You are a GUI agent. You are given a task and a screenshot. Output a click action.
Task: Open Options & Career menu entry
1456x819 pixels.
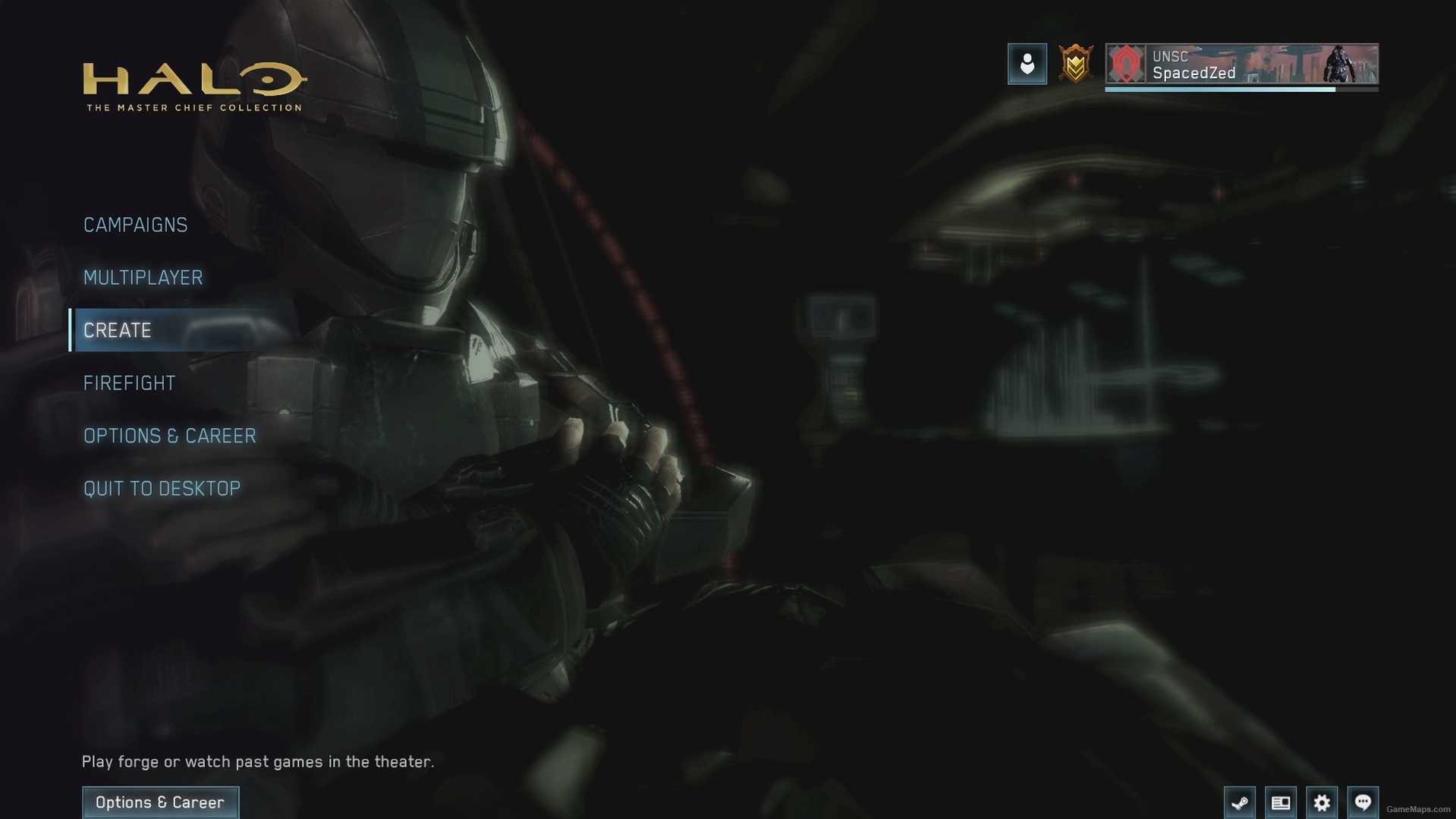[x=169, y=436]
